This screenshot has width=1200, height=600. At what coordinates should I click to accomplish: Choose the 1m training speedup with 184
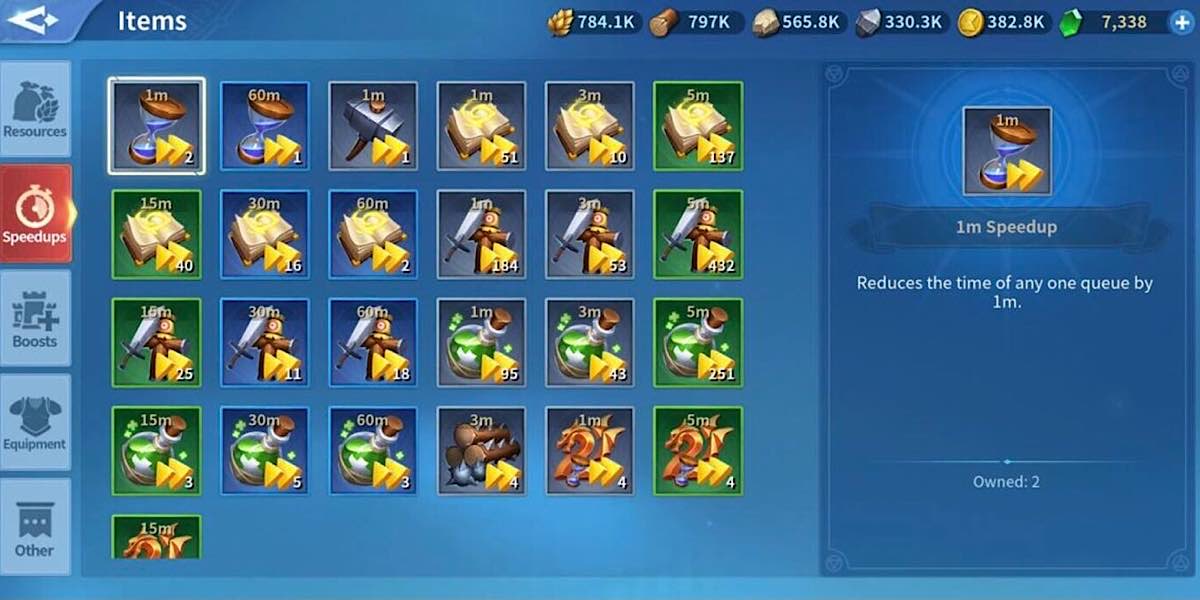[x=481, y=234]
